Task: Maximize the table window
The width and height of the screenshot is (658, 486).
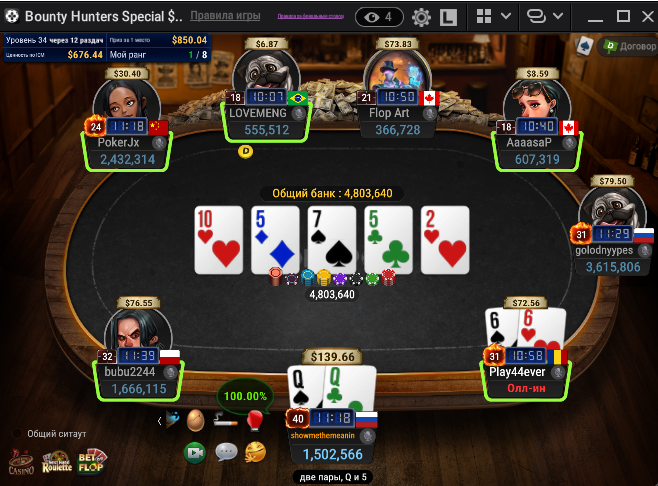Action: 609,17
